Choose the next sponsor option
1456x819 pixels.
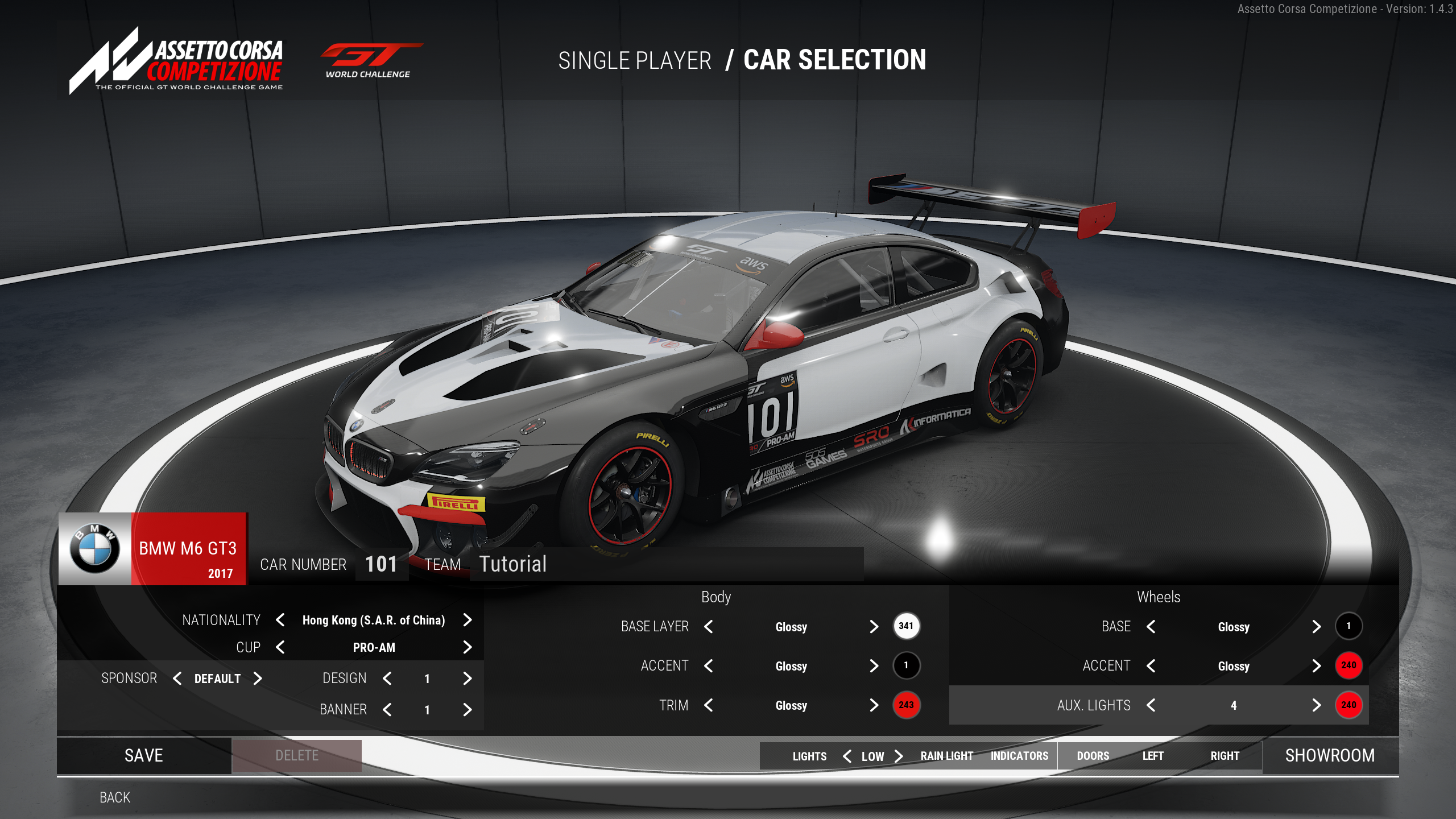click(x=258, y=679)
